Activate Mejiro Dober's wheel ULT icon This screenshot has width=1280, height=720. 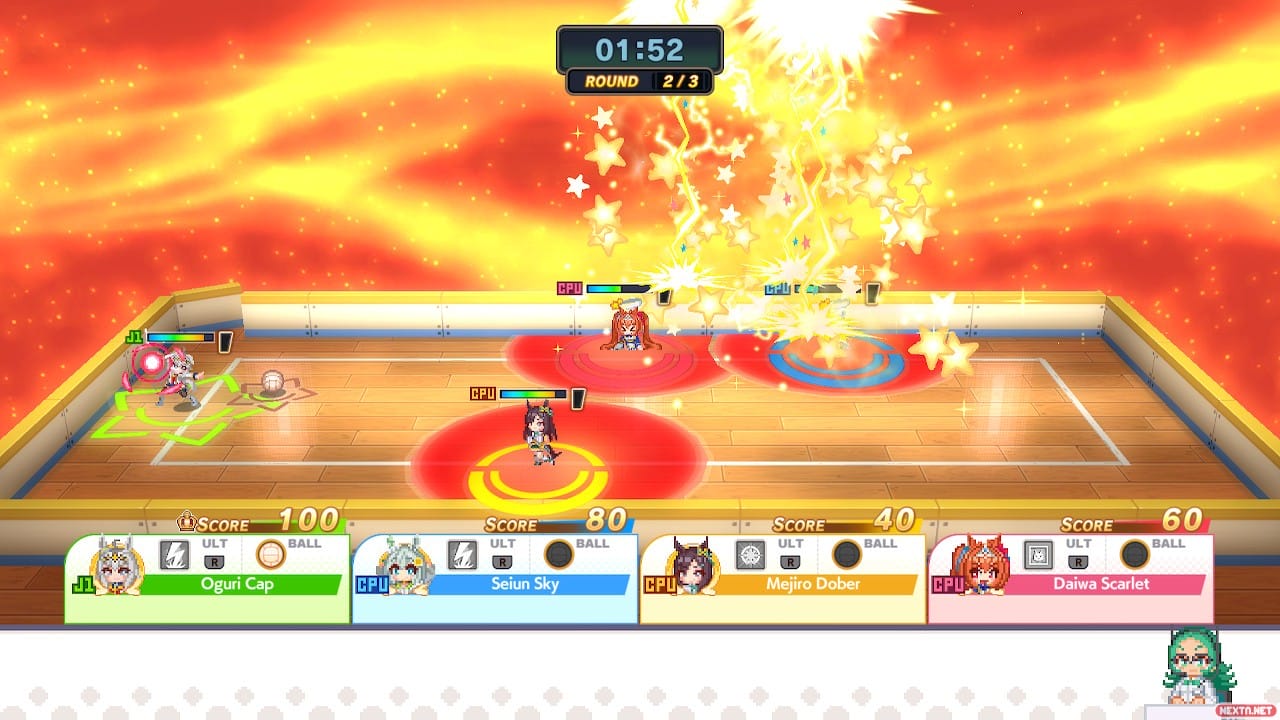(x=750, y=553)
